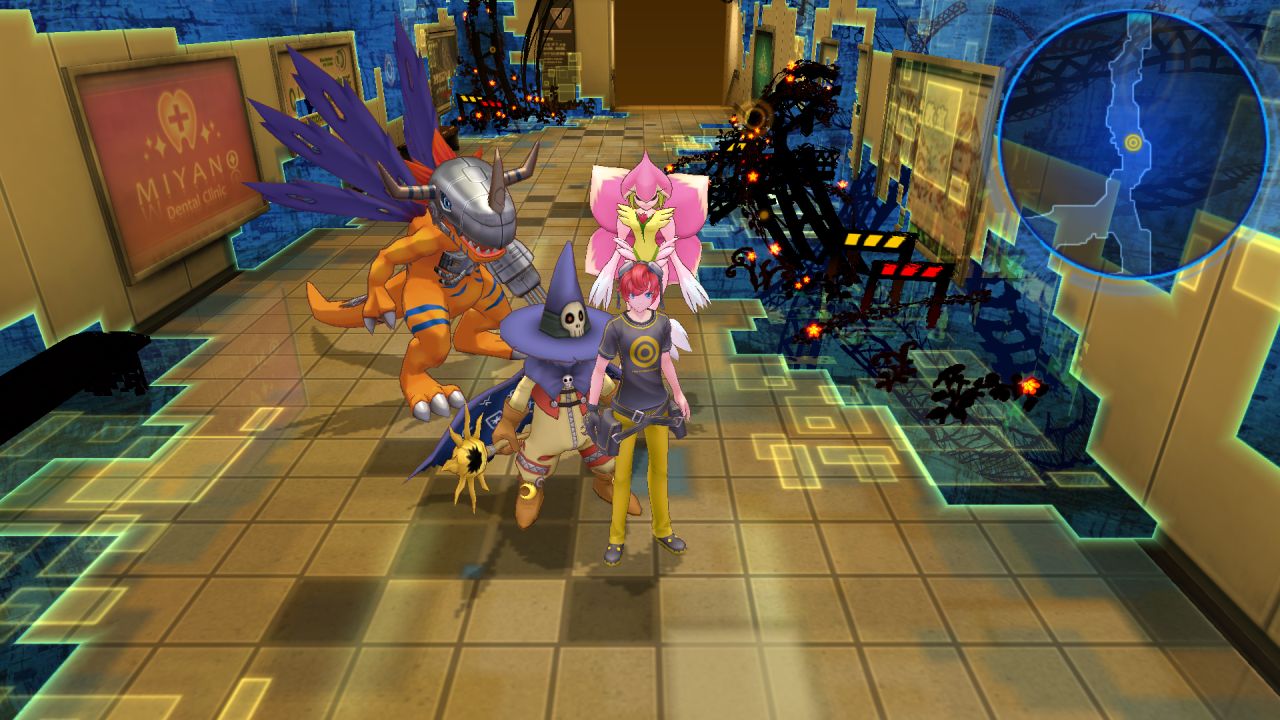1280x720 pixels.
Task: Click the red-lit digital signboard
Action: pyautogui.click(x=913, y=269)
